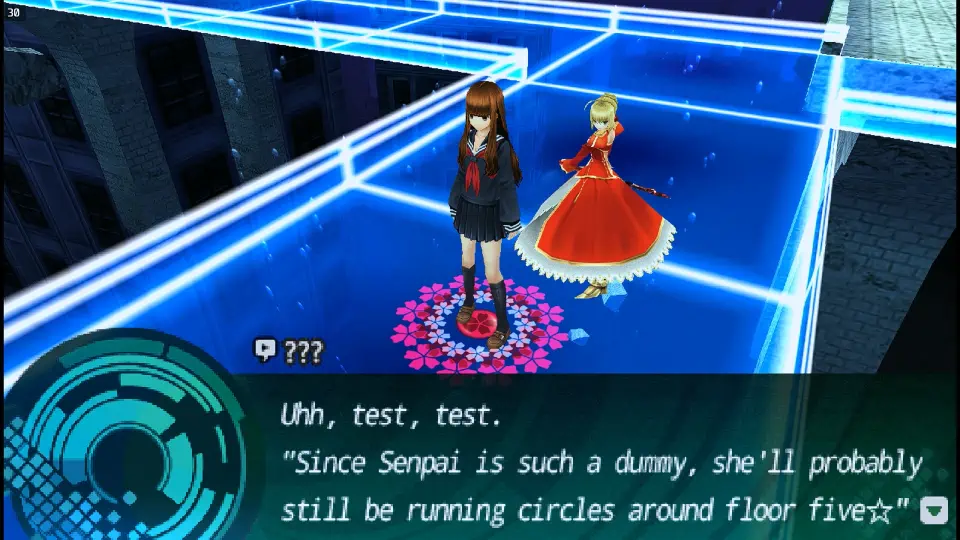The height and width of the screenshot is (540, 960).
Task: Advance dialogue with the down-arrow button
Action: click(x=934, y=511)
